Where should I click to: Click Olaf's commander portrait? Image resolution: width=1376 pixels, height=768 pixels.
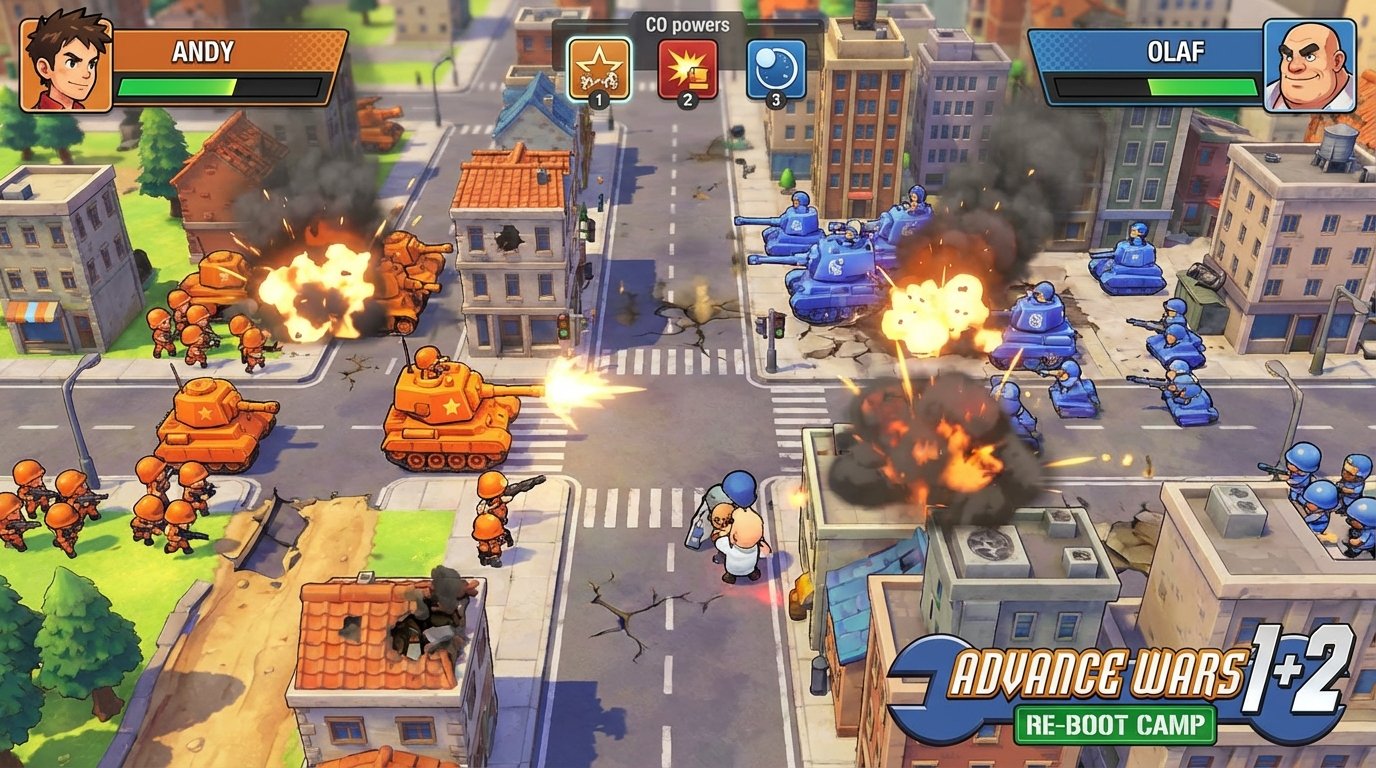tap(1309, 63)
